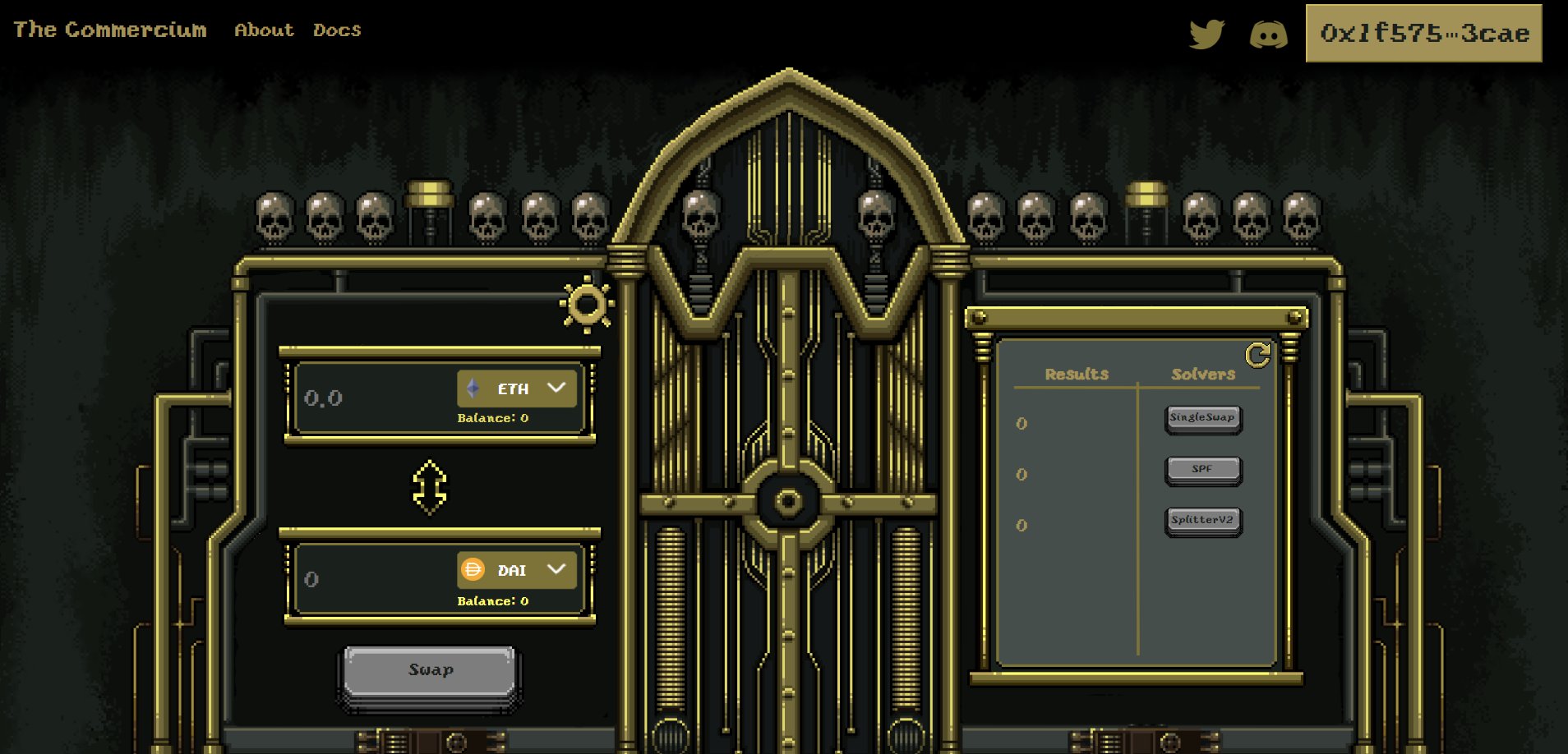
Task: Open the Docs page
Action: coord(337,30)
